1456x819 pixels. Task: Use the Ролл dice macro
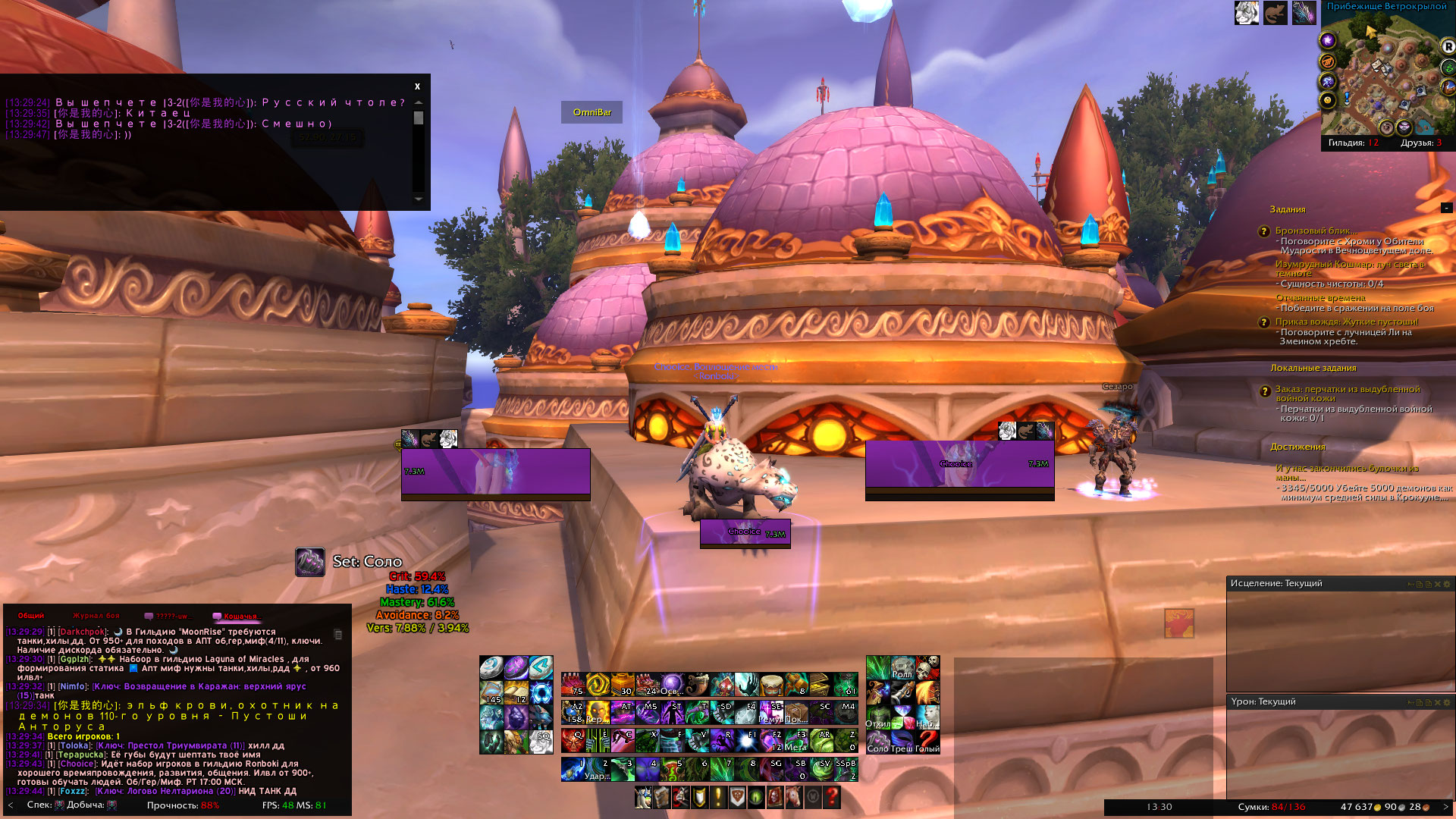[902, 667]
